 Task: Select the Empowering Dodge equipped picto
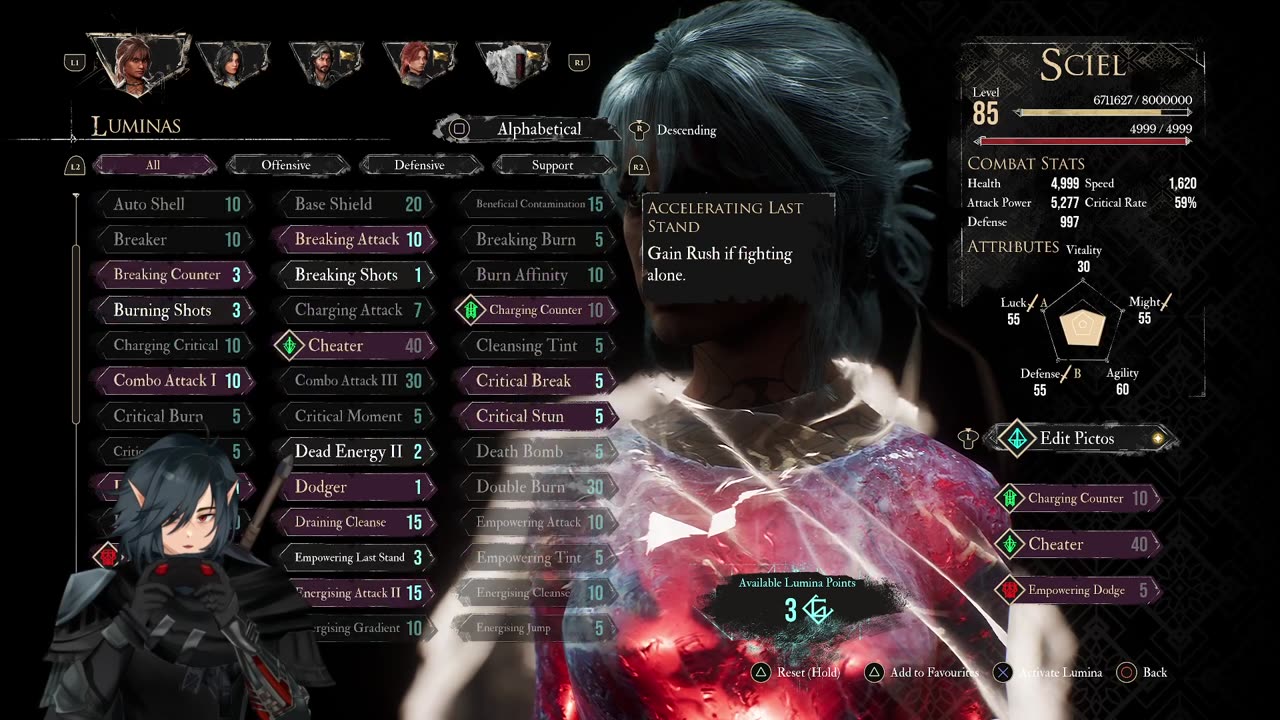point(1078,590)
